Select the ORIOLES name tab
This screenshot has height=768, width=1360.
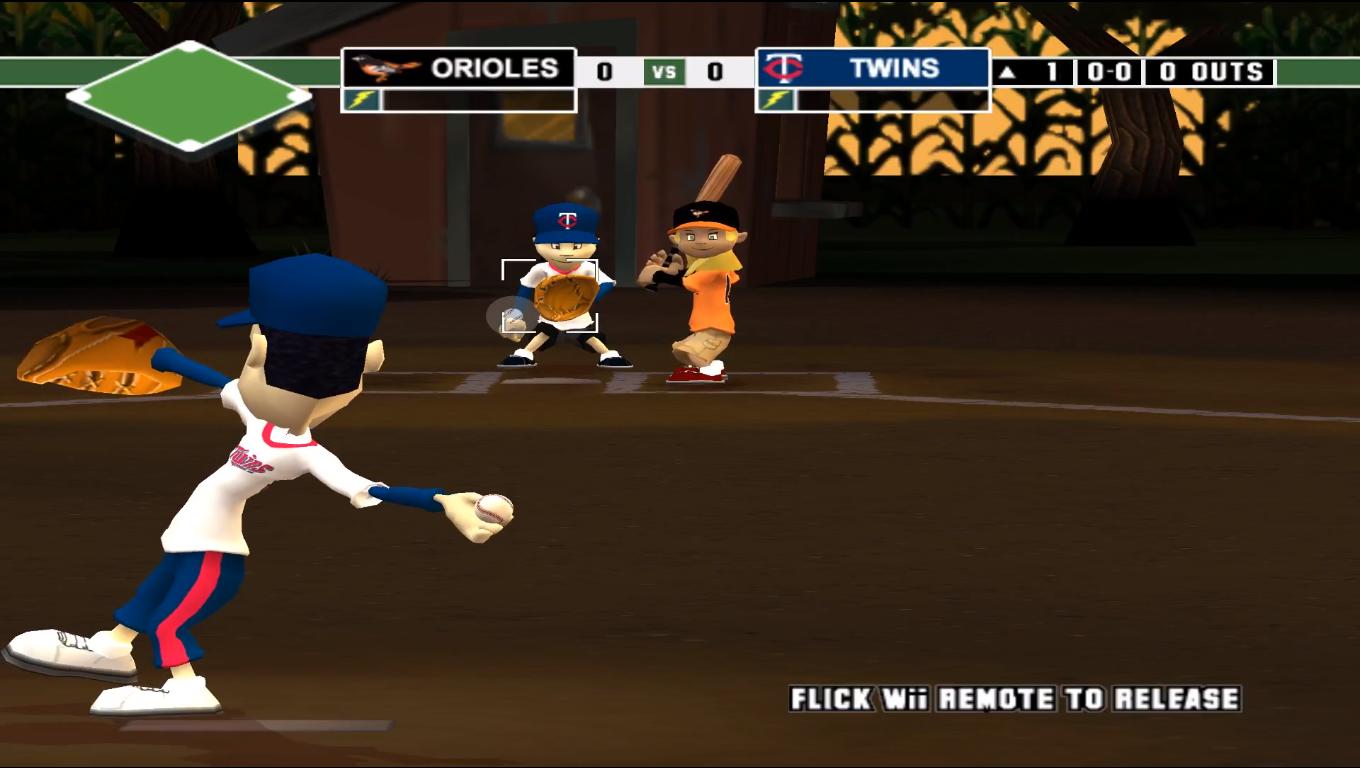(493, 69)
